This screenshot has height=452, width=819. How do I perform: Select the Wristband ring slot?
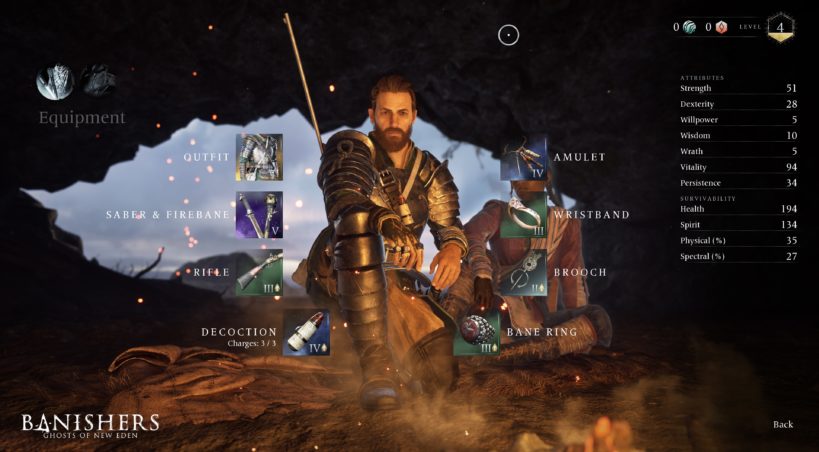pyautogui.click(x=523, y=215)
